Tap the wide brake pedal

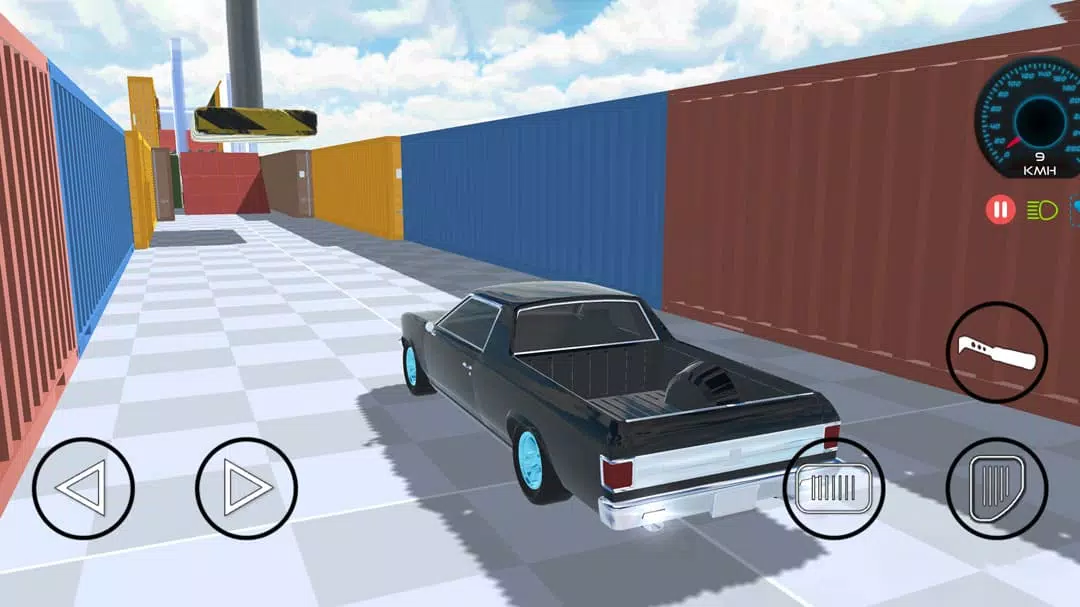[833, 488]
